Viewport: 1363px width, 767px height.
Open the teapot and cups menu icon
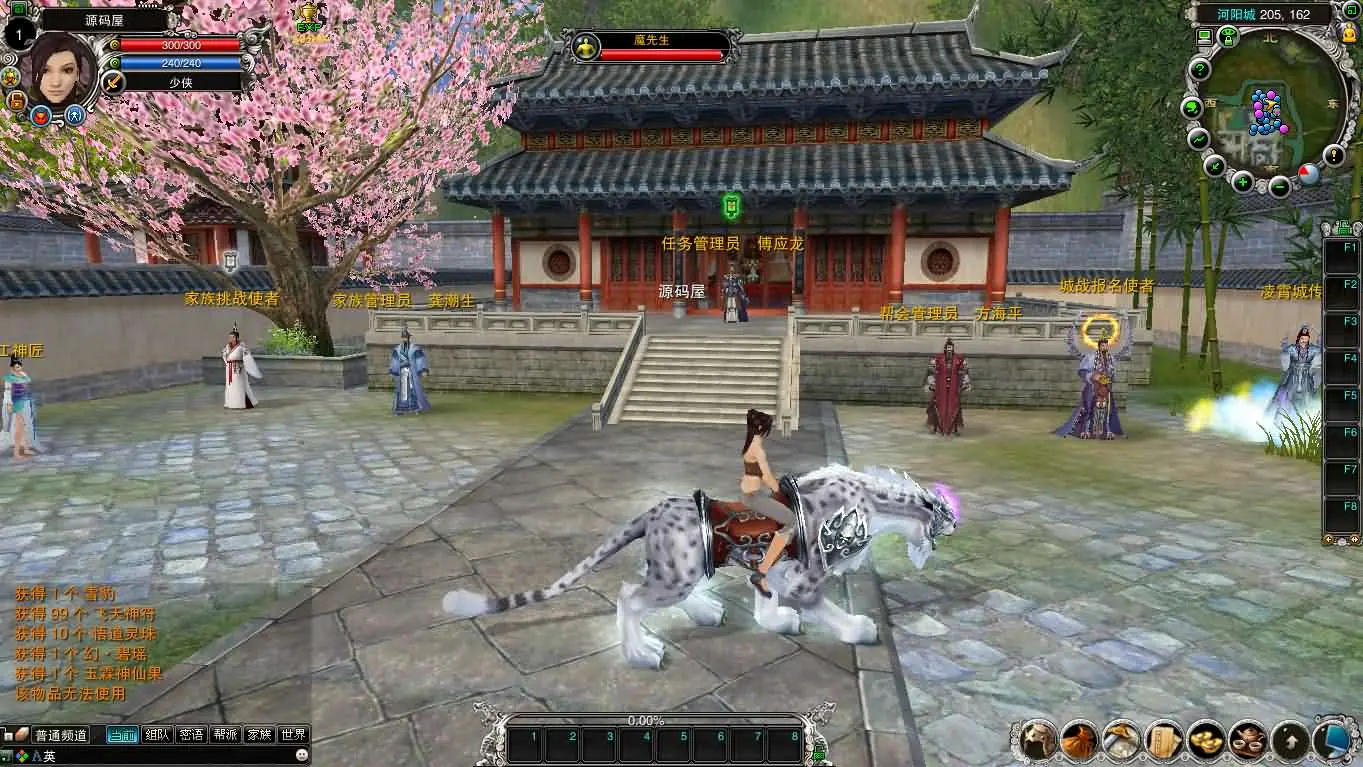click(1247, 739)
